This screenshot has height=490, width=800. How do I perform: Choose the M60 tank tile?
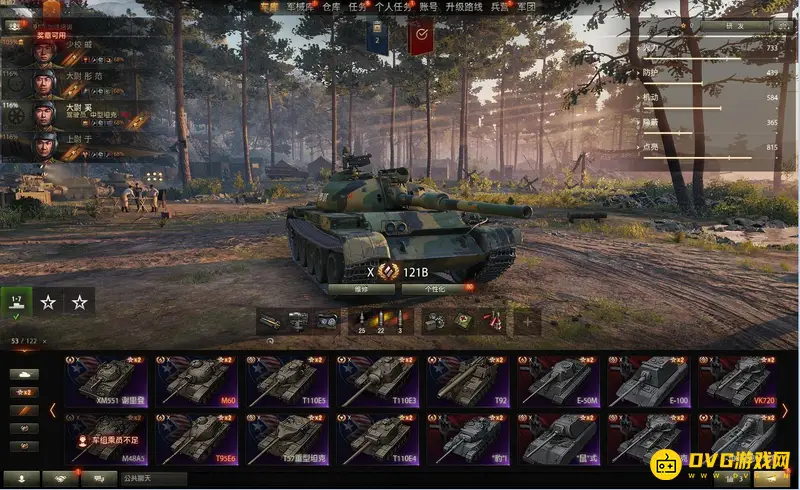197,381
